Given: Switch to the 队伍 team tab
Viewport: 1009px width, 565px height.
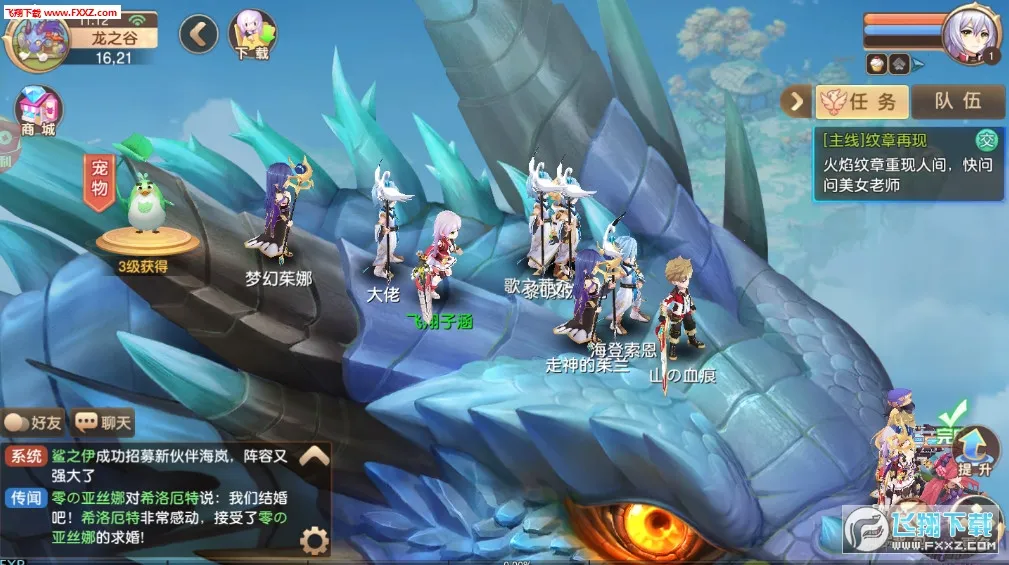Looking at the screenshot, I should [957, 101].
